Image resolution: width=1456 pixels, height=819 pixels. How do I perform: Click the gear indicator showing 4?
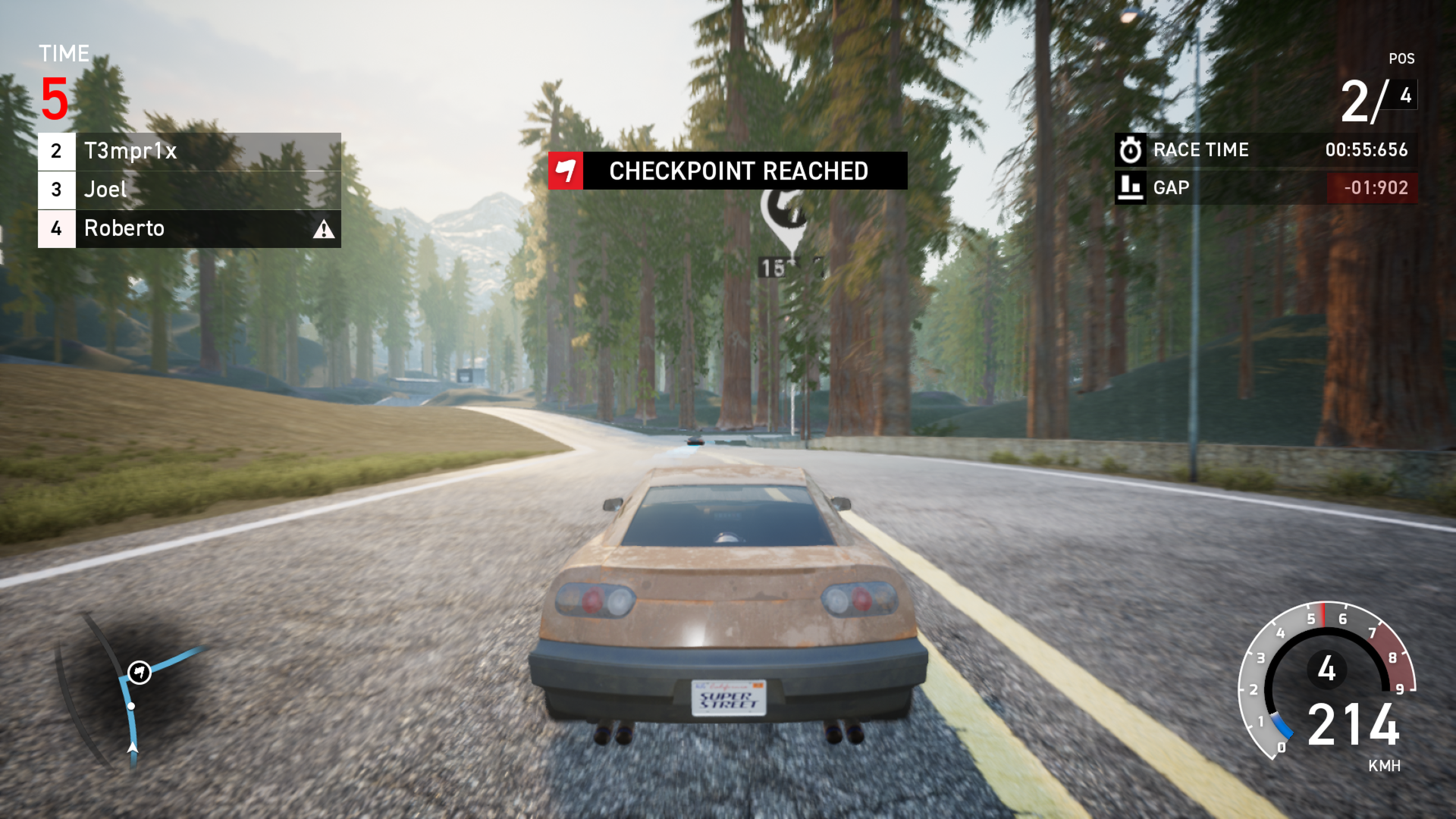pyautogui.click(x=1326, y=669)
